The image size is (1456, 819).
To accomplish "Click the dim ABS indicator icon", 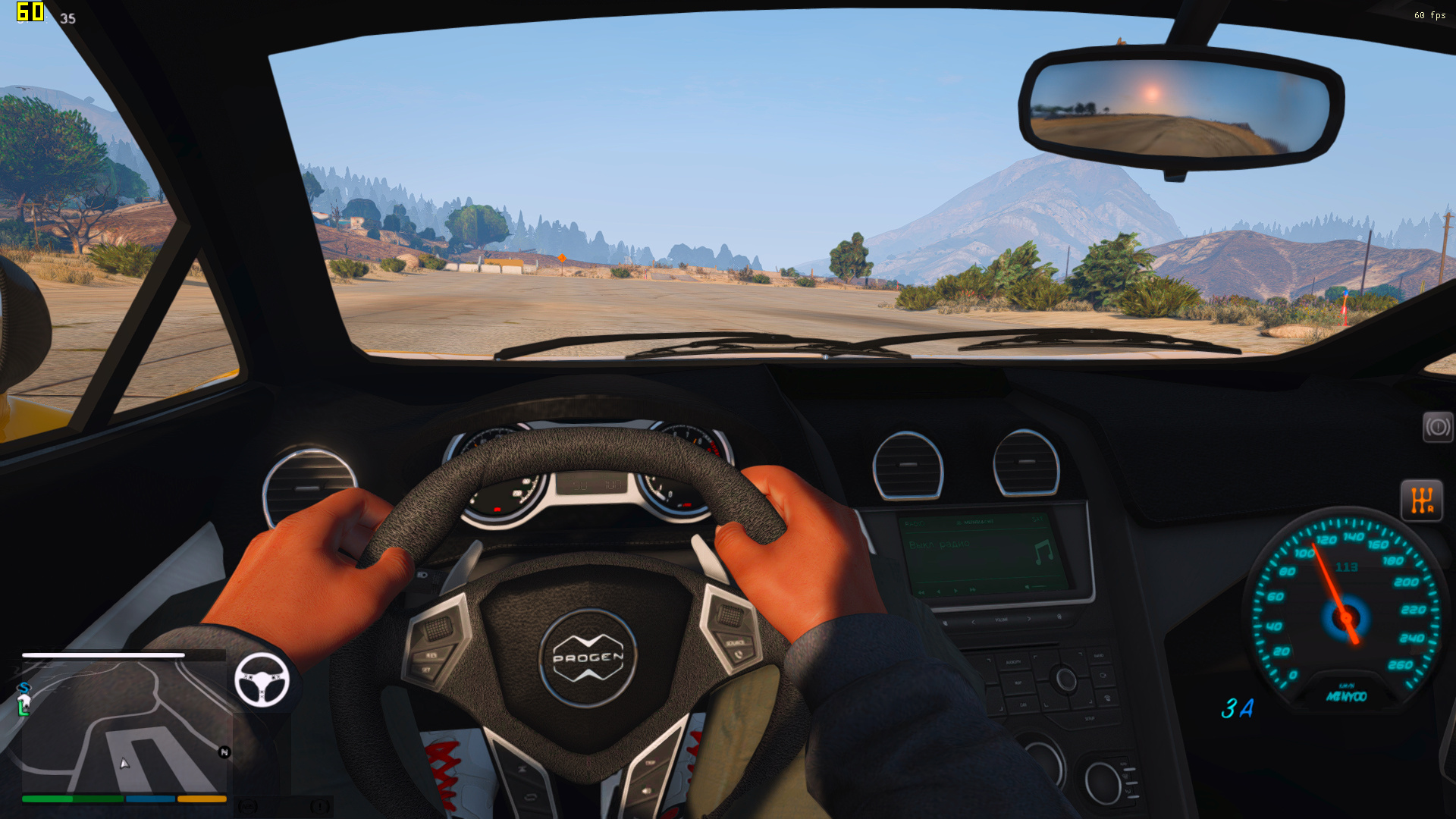I will (x=248, y=806).
